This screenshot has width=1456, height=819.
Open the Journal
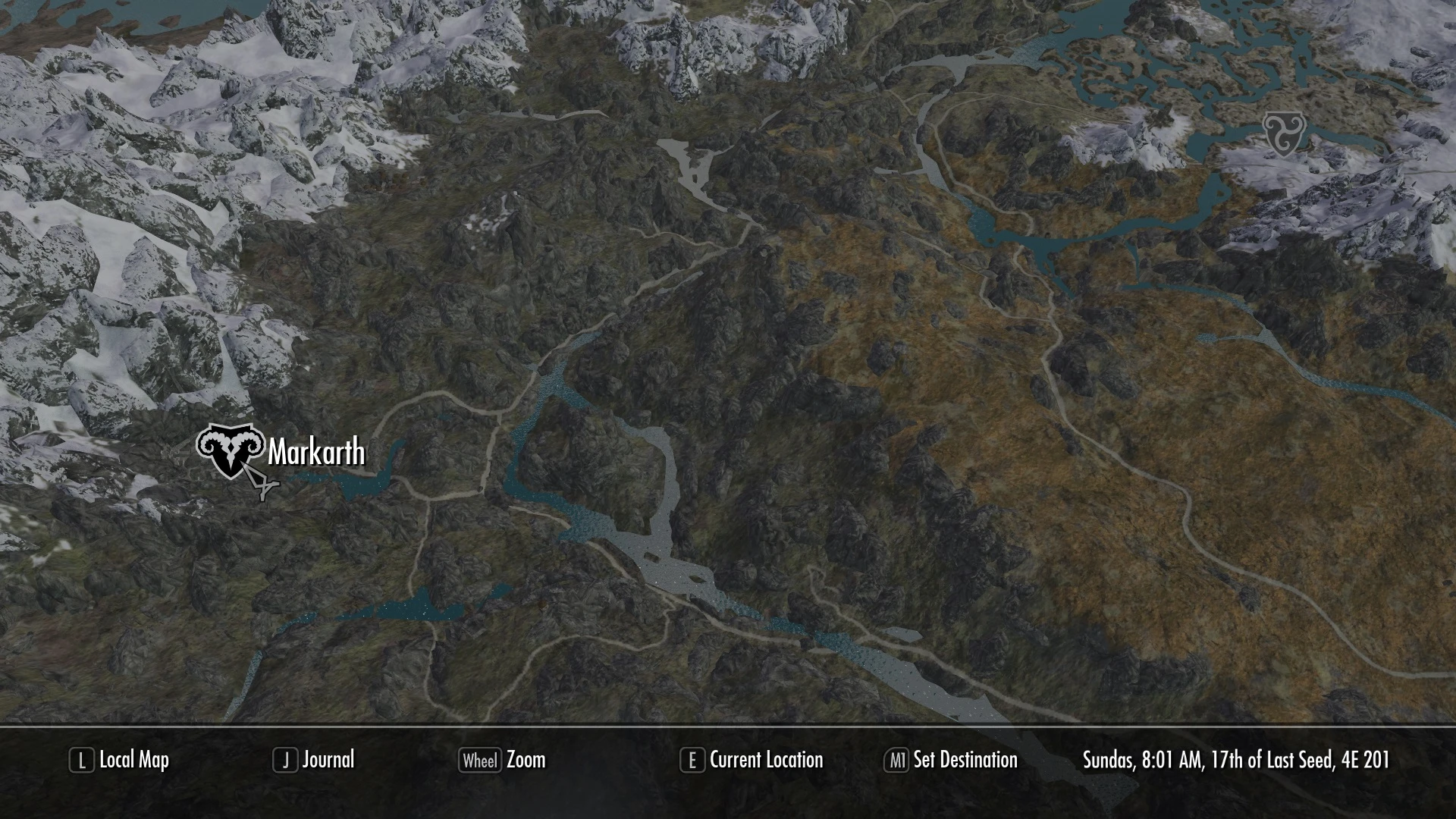329,761
